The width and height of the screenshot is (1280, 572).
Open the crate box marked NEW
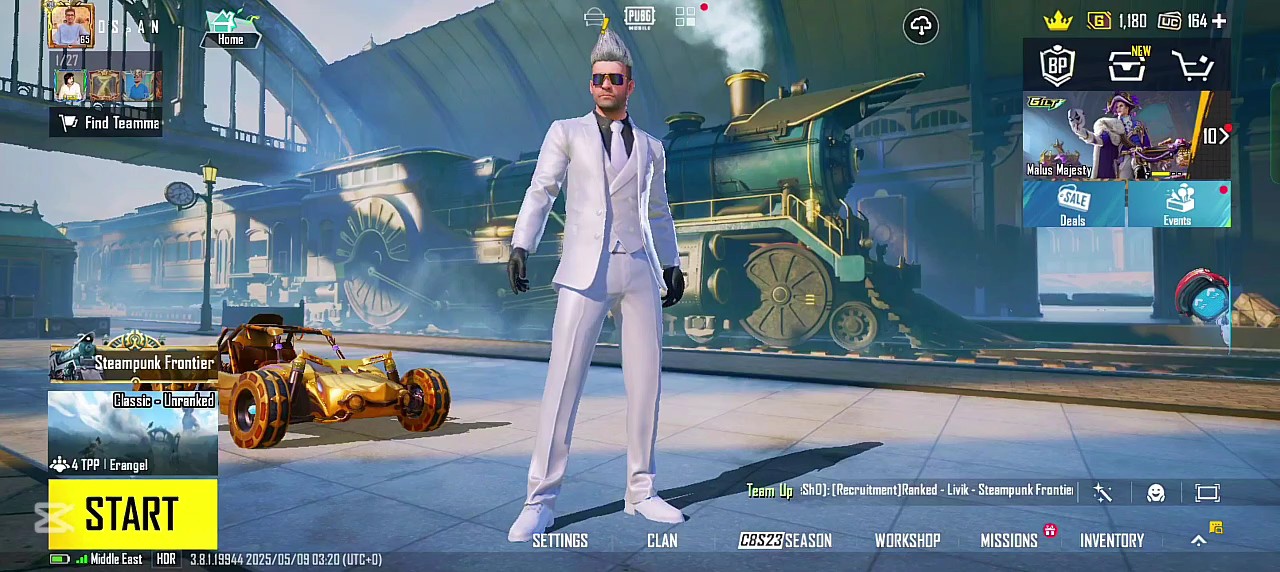click(1127, 66)
